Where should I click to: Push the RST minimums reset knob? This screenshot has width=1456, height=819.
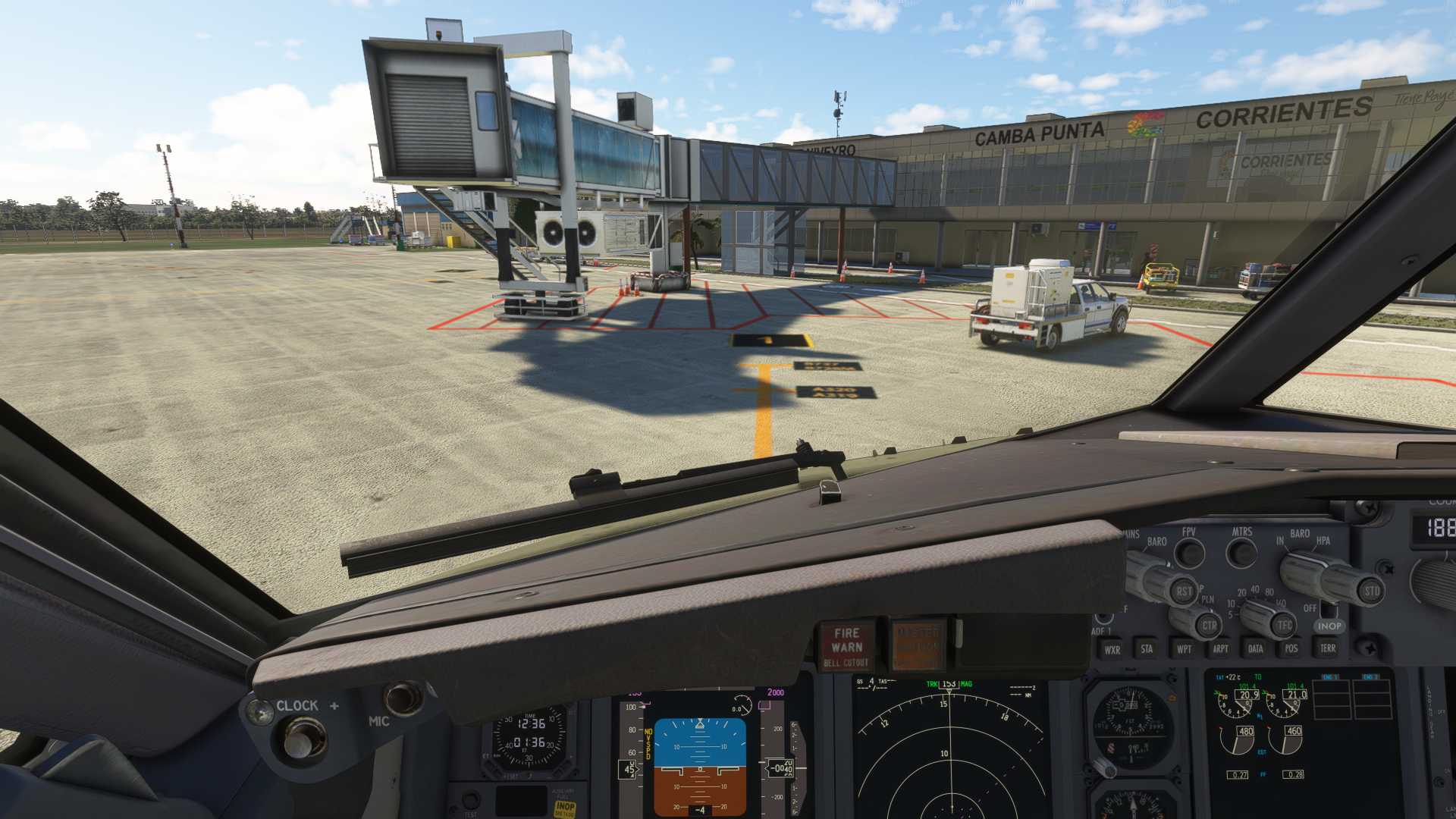[1184, 591]
